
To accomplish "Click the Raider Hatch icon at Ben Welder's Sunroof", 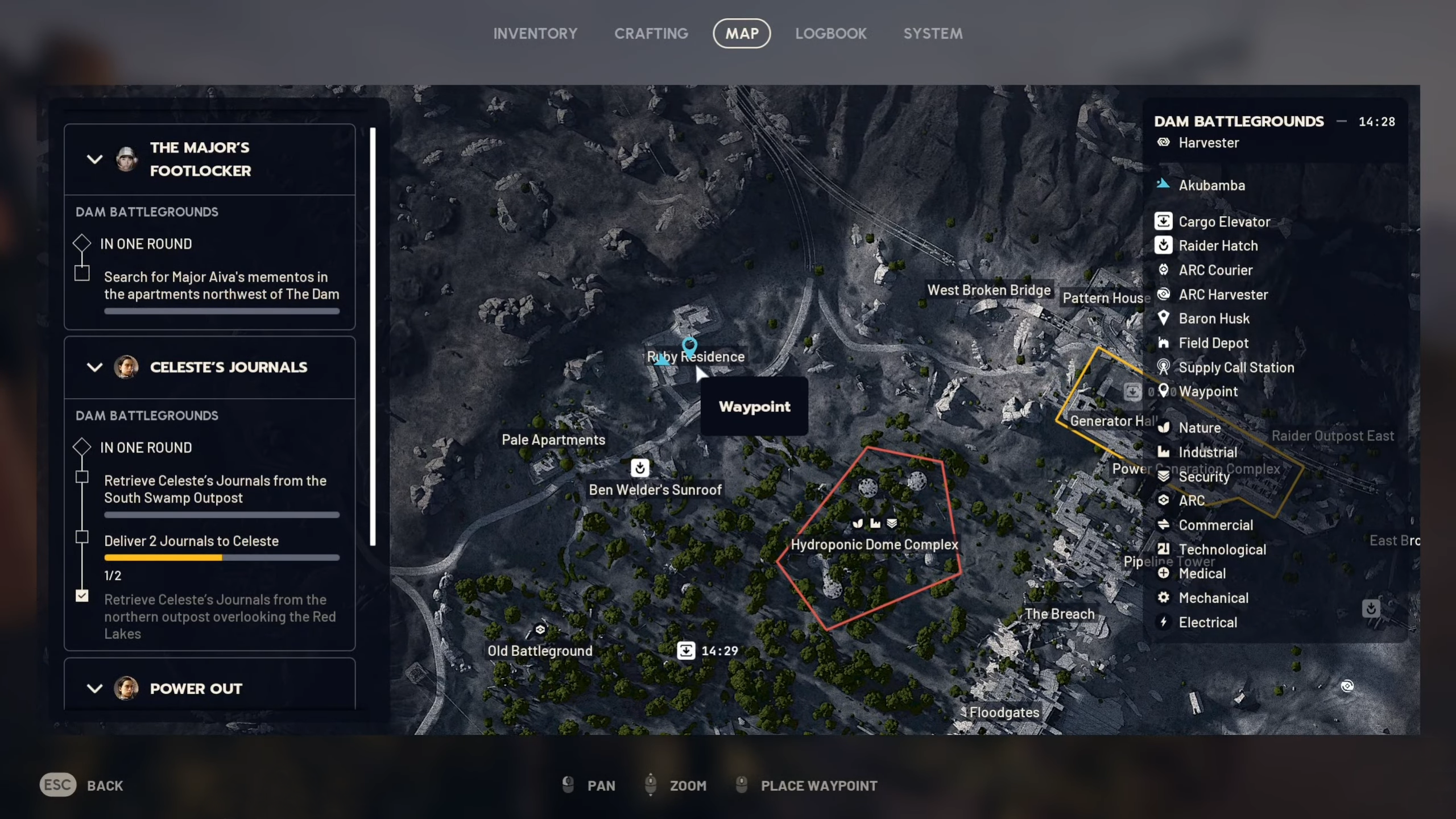I will coord(640,468).
